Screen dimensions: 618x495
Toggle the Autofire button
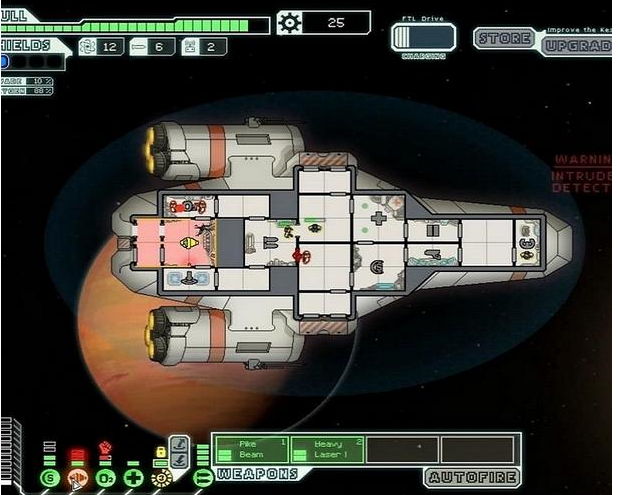[471, 476]
